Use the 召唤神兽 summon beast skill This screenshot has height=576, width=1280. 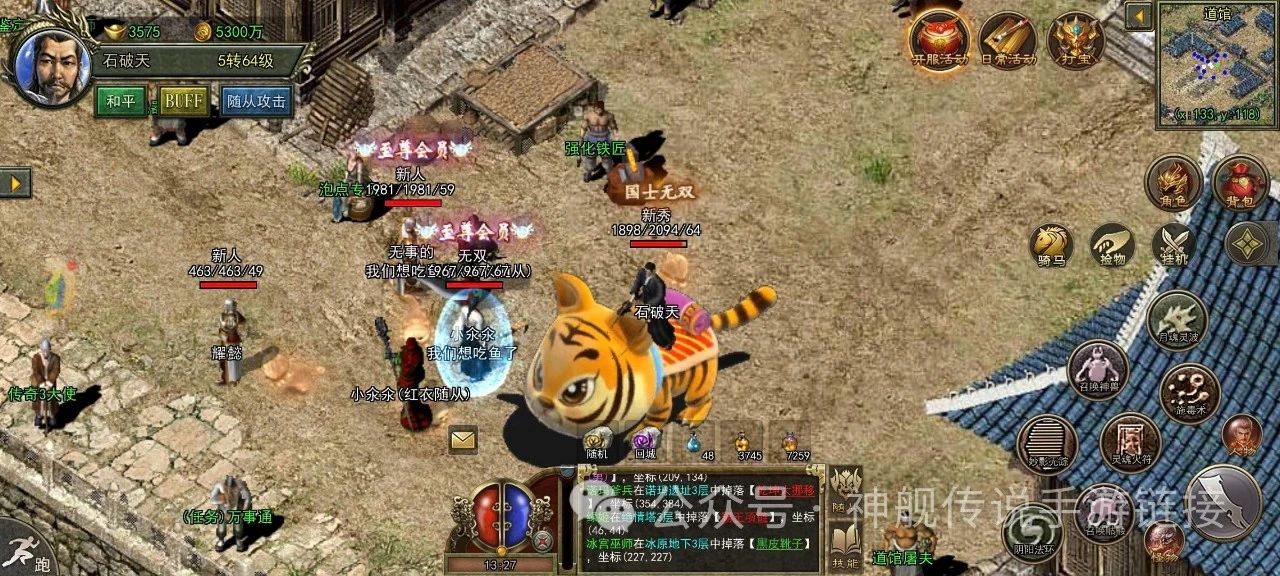point(1098,370)
